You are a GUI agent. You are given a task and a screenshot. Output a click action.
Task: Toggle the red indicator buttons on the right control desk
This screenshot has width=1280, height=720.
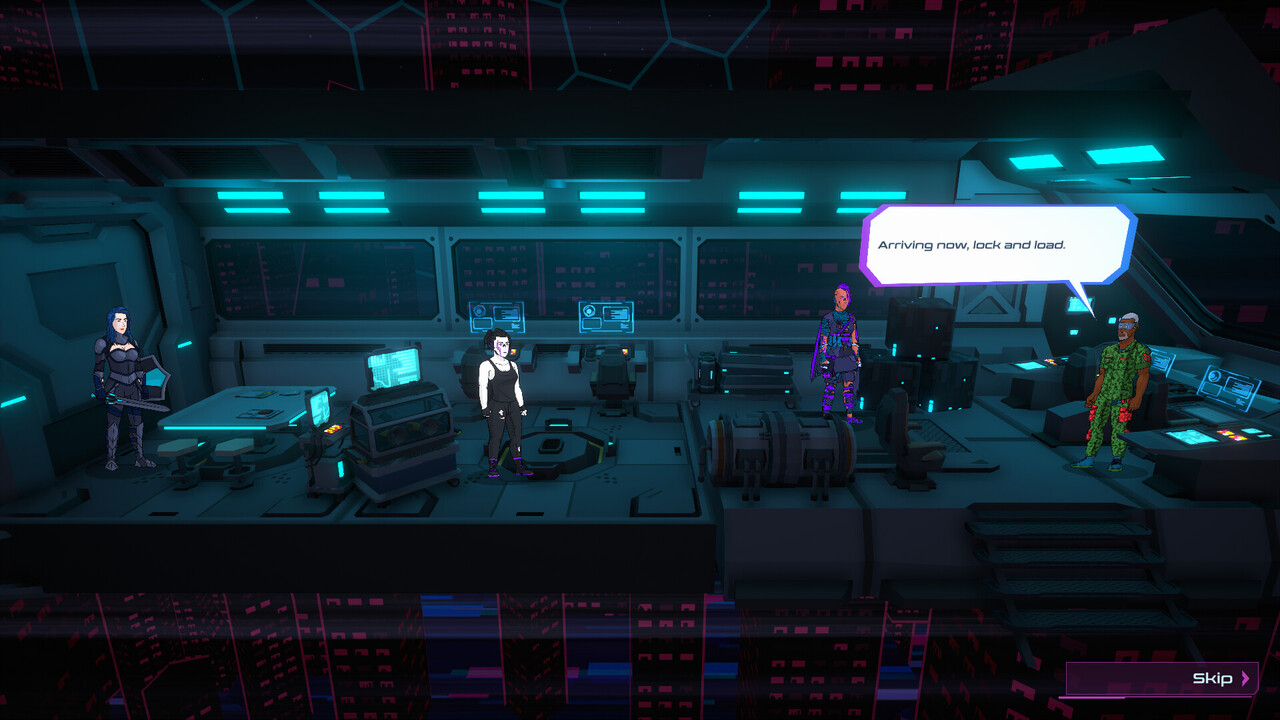pos(1228,434)
